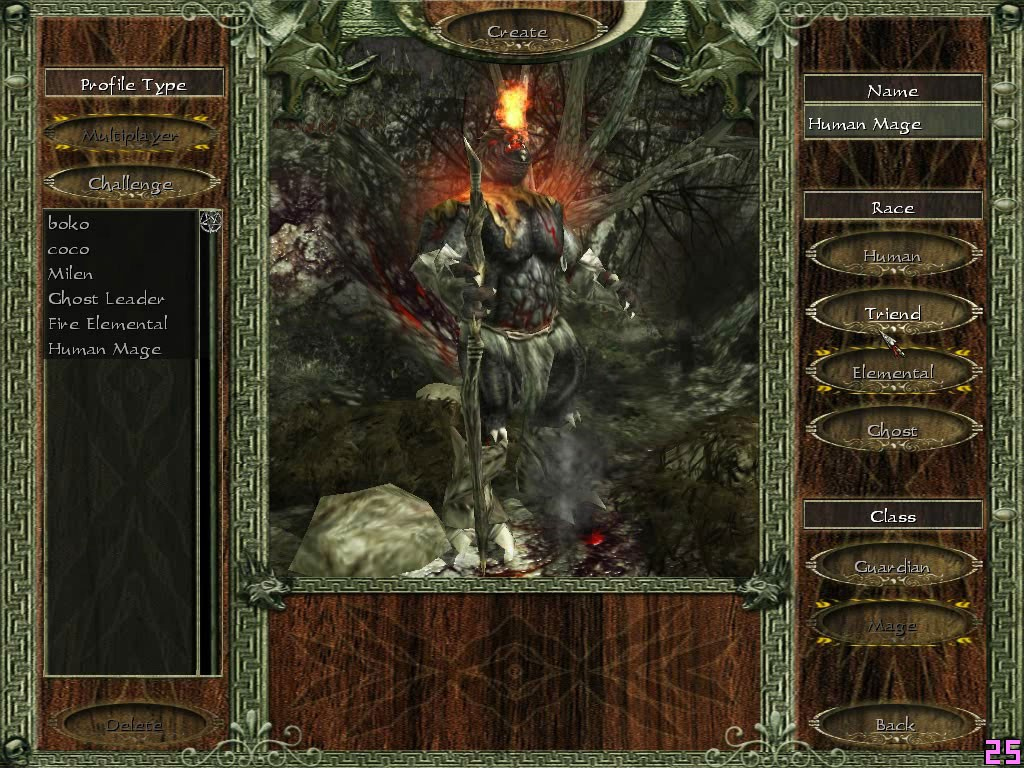Click the Create button
Screen dimensions: 1024x768
click(517, 31)
